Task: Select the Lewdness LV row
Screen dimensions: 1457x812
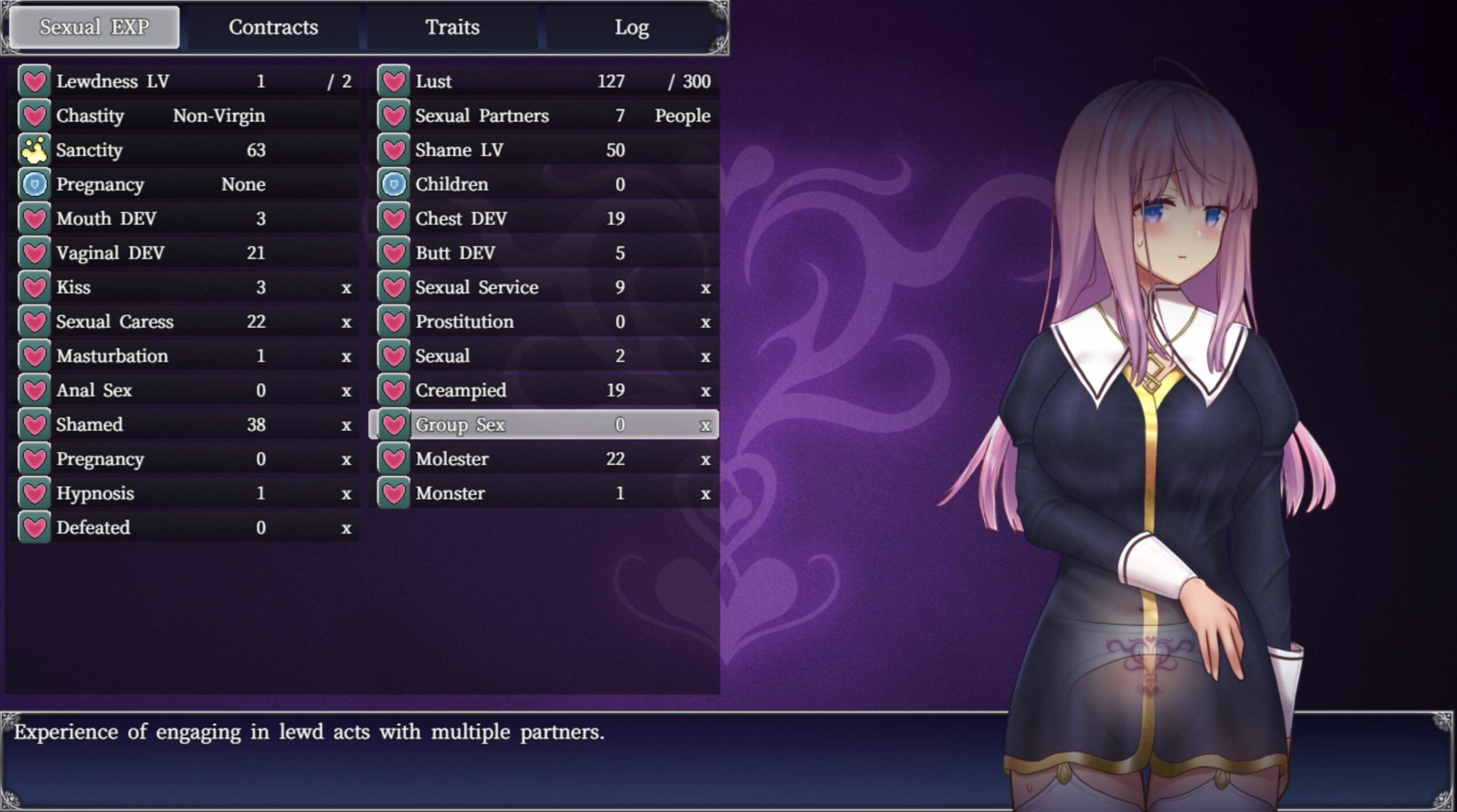Action: [x=185, y=81]
